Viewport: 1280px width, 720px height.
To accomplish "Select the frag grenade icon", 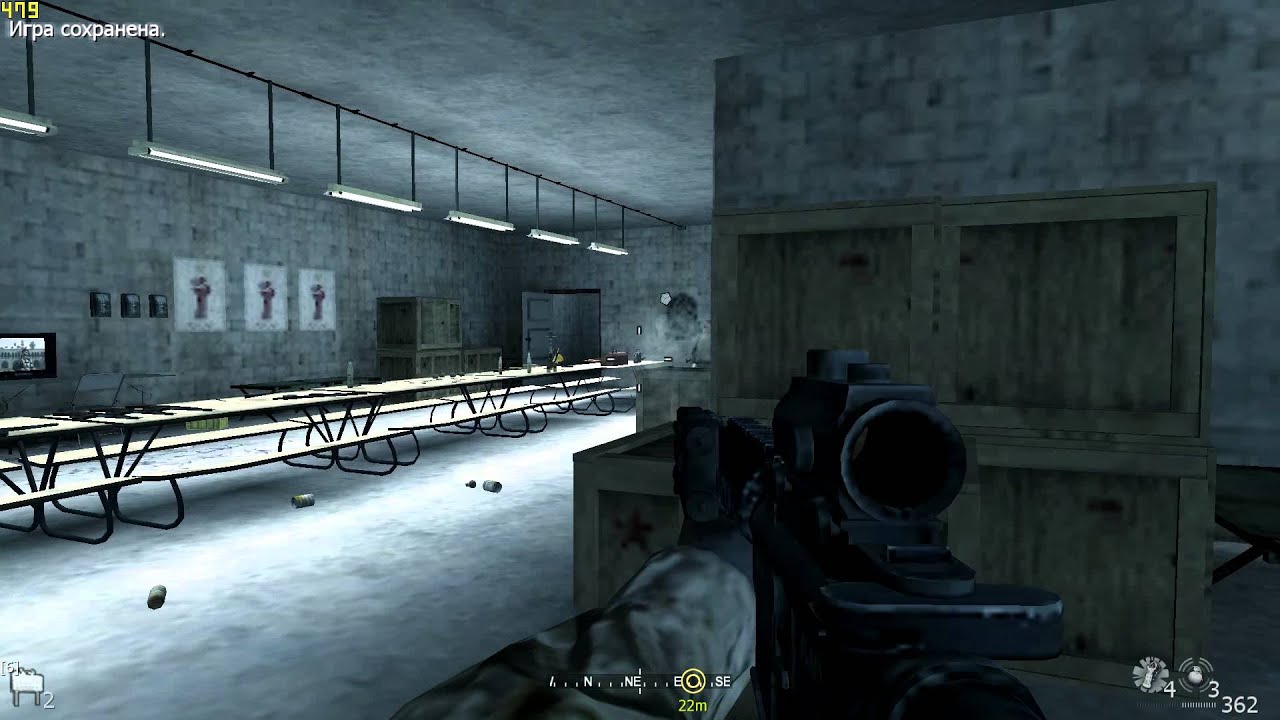I will (1196, 672).
